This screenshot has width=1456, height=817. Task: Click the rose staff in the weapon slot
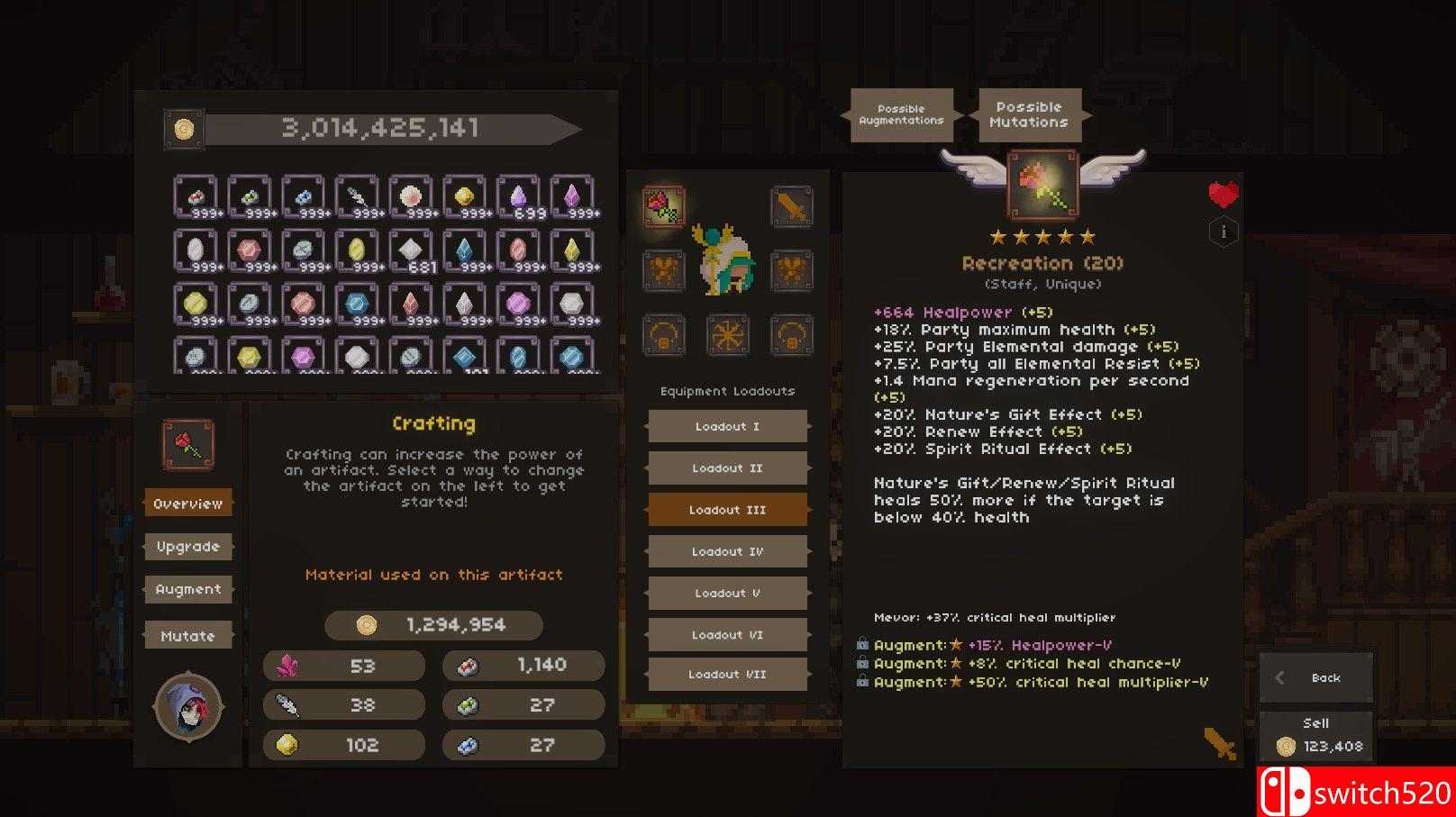tap(664, 205)
